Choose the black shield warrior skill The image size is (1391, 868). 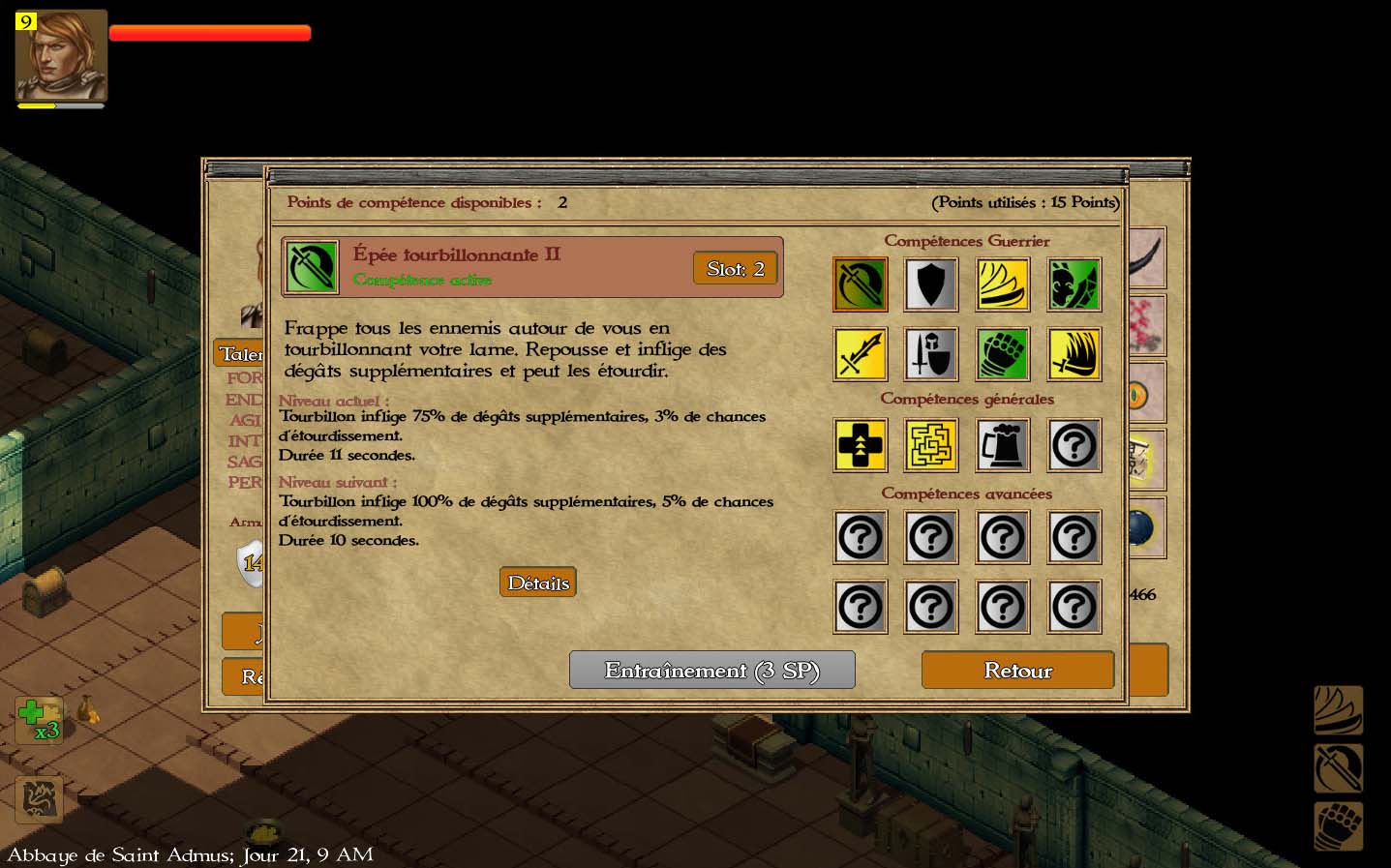pyautogui.click(x=931, y=284)
